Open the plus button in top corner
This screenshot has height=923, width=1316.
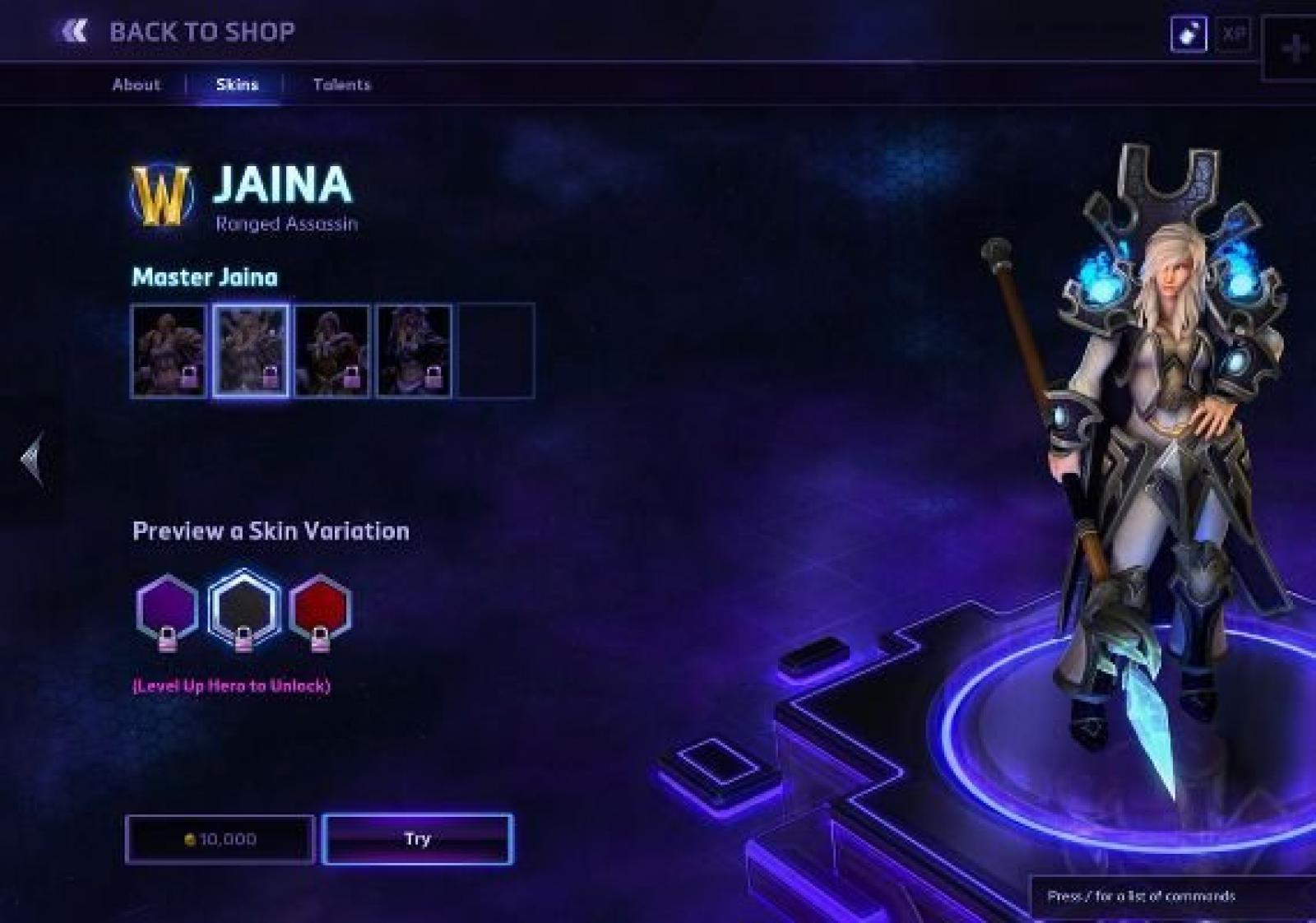(x=1294, y=48)
